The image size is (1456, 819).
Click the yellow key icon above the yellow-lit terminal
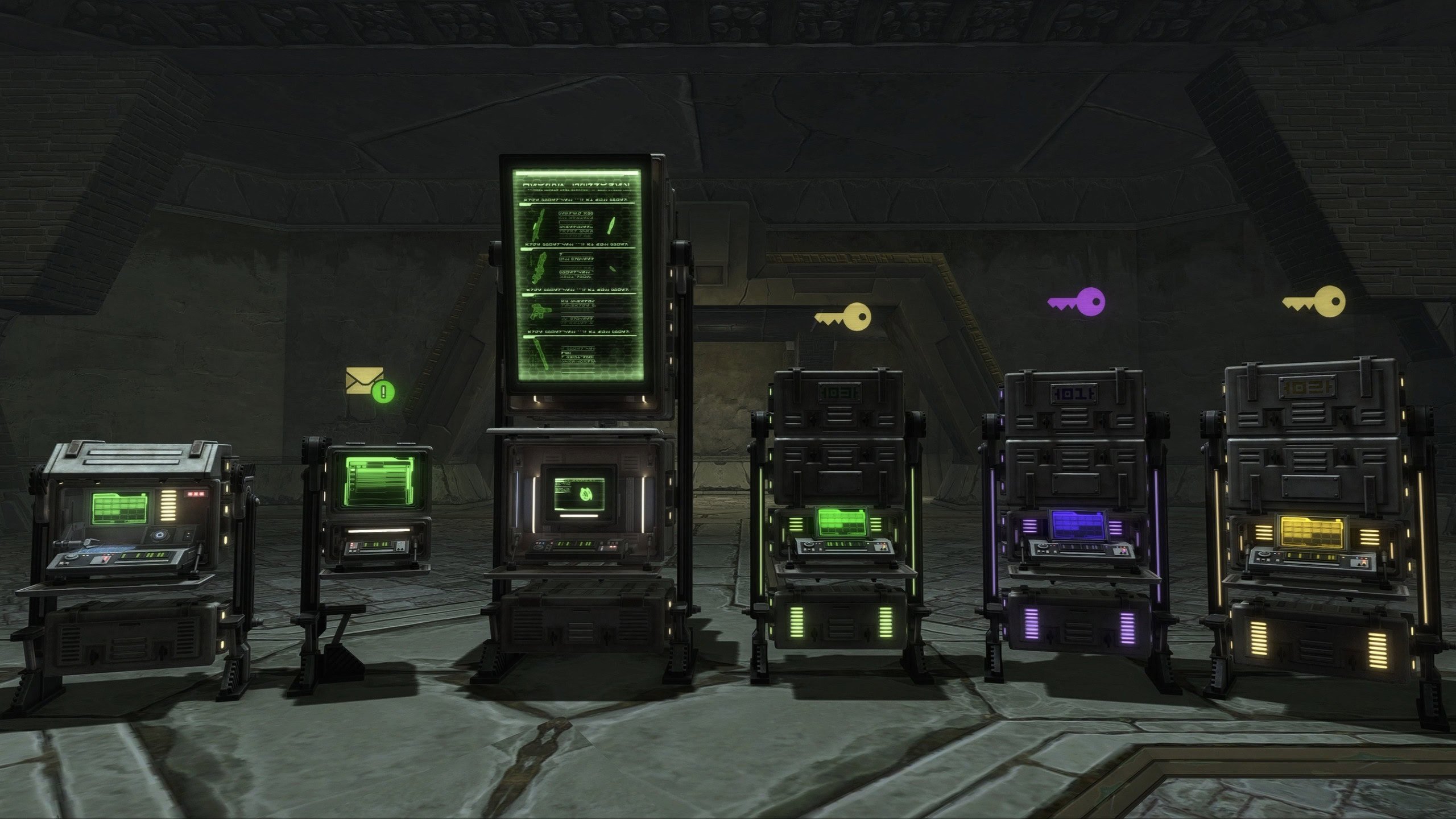1314,300
